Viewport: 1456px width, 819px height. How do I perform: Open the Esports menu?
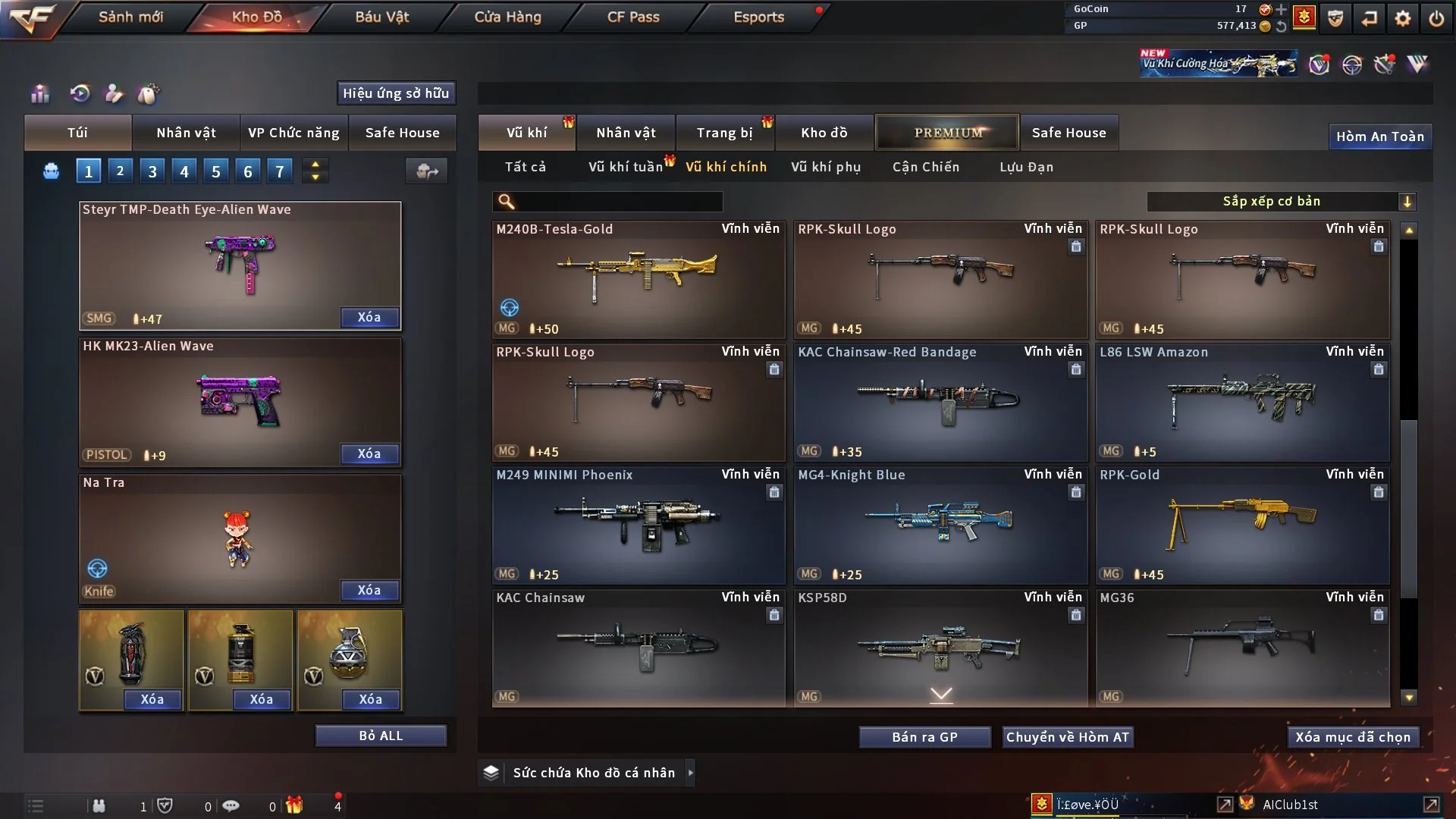[x=758, y=17]
